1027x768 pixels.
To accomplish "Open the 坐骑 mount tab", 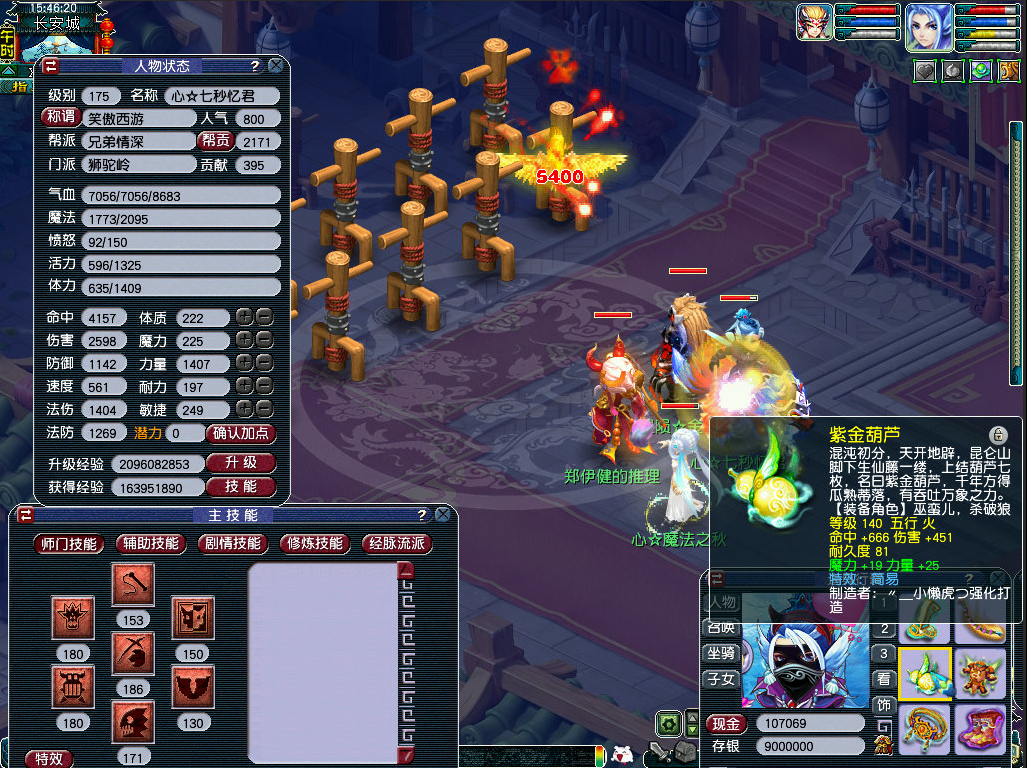I will (721, 652).
